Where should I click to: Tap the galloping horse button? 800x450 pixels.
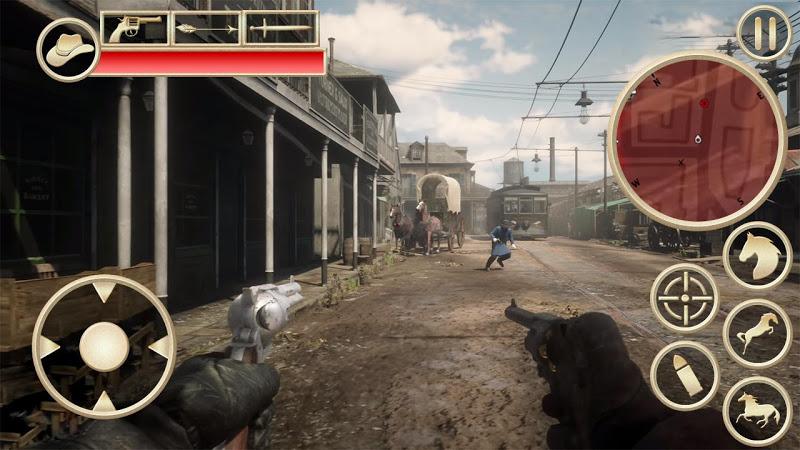tap(757, 409)
